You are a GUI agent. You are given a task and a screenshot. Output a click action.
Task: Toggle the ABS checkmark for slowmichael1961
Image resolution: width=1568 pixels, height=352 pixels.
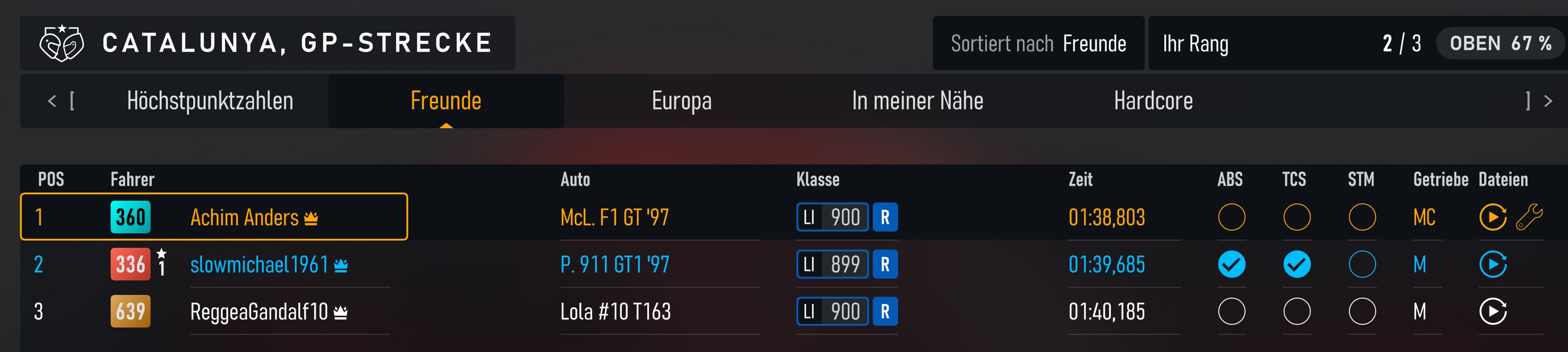(1232, 265)
